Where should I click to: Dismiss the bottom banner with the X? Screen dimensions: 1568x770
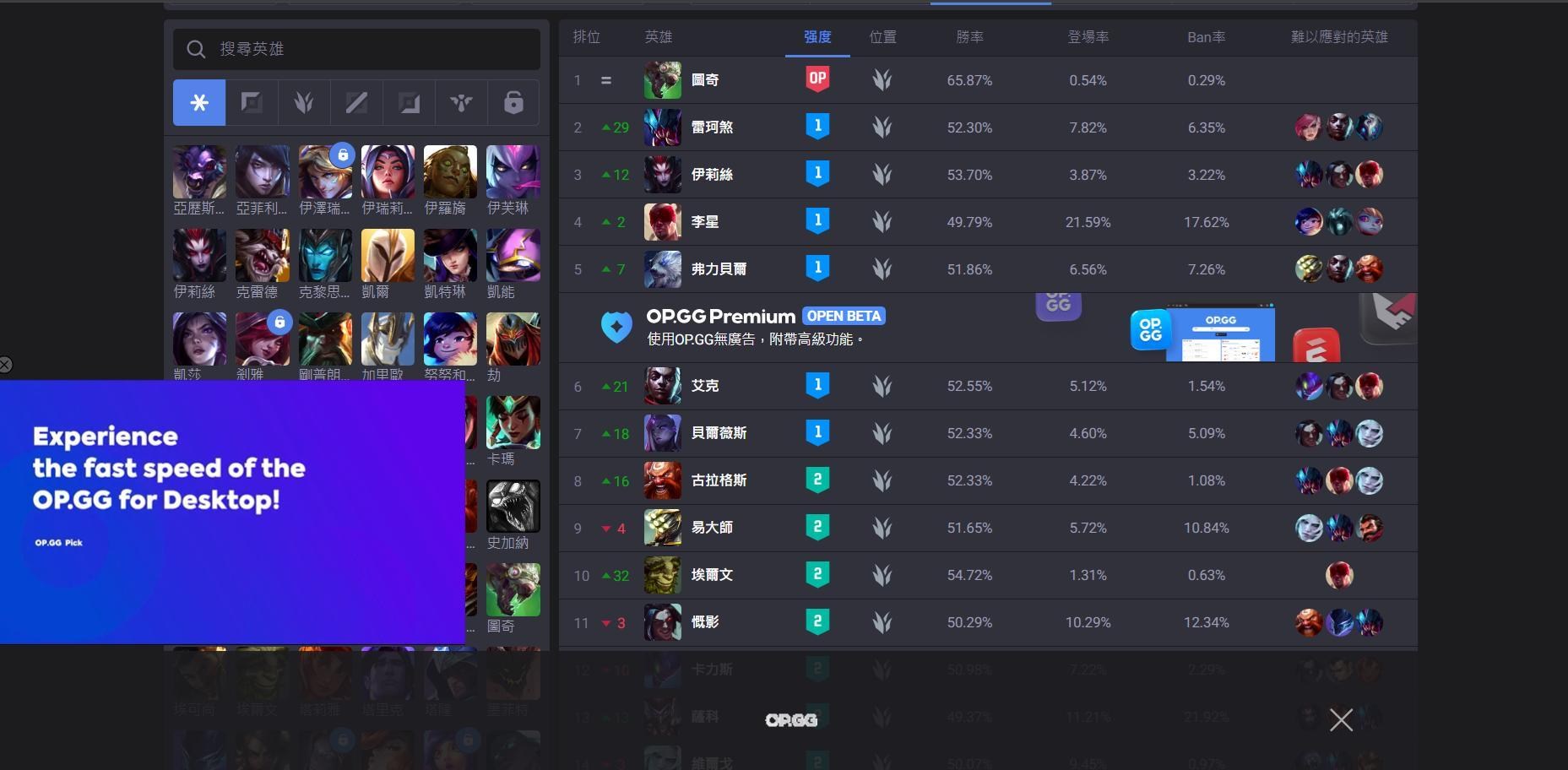point(1341,719)
